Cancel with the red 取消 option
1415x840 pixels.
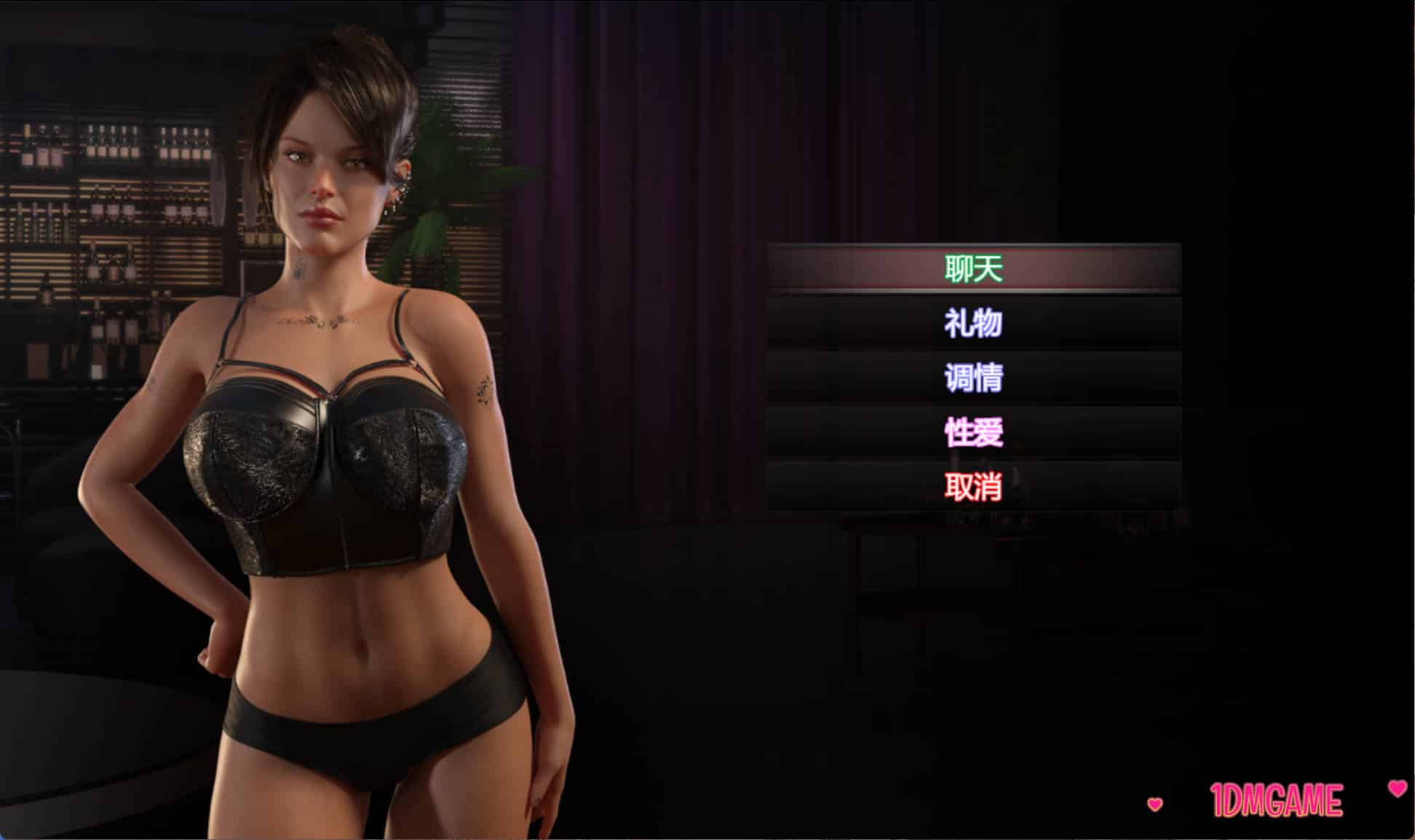point(973,486)
